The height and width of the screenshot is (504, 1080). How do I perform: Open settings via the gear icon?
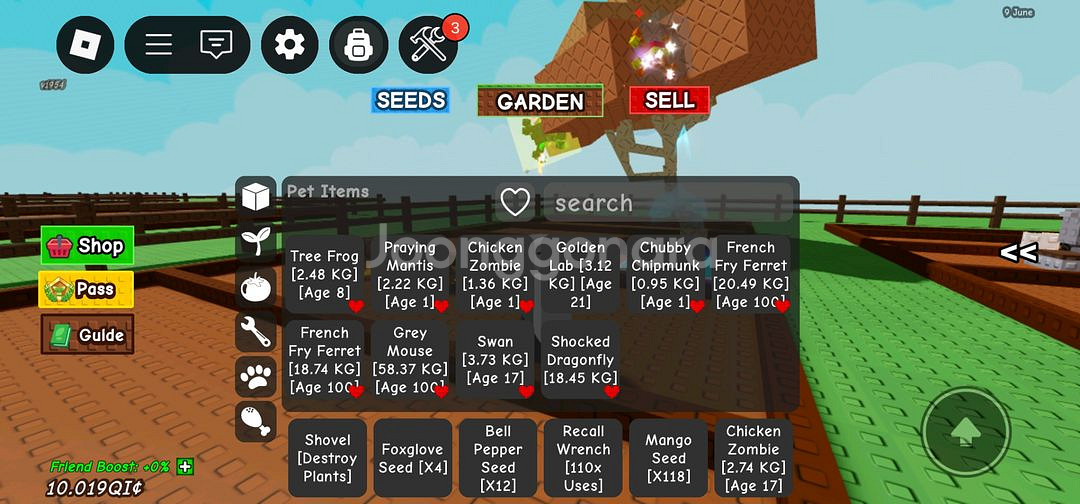pos(290,45)
